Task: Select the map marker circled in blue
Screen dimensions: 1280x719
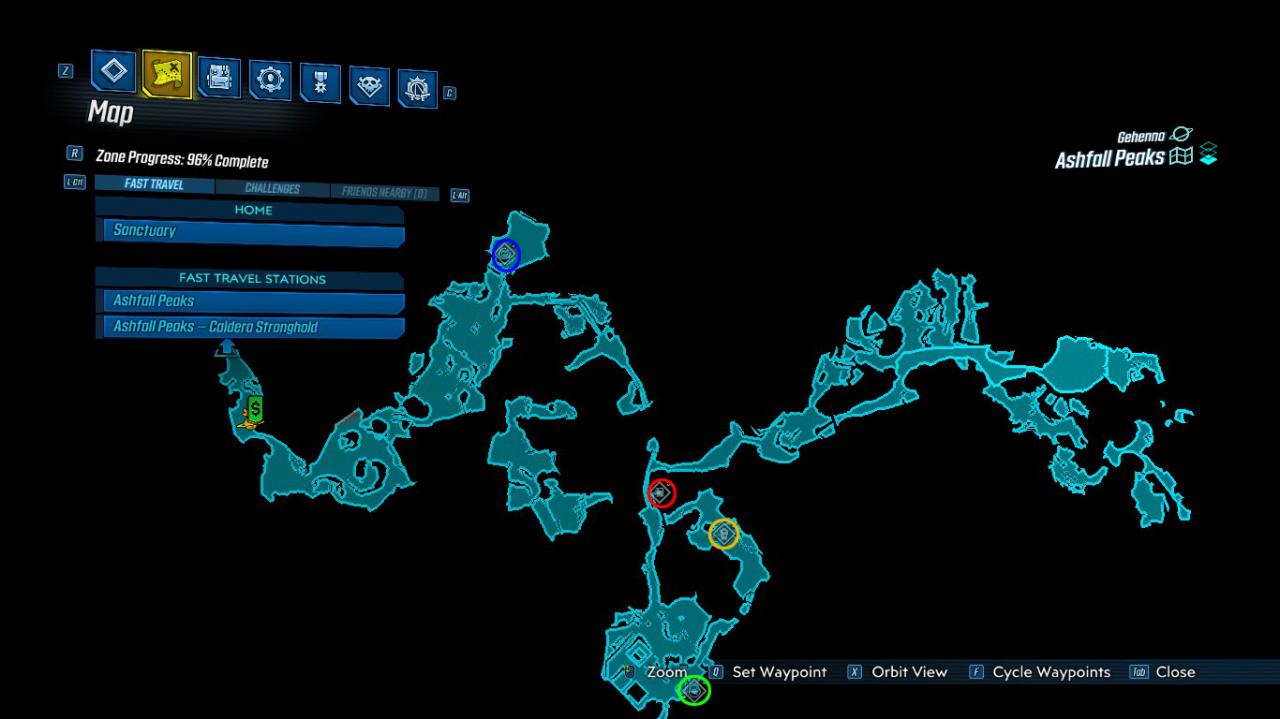Action: pyautogui.click(x=506, y=255)
